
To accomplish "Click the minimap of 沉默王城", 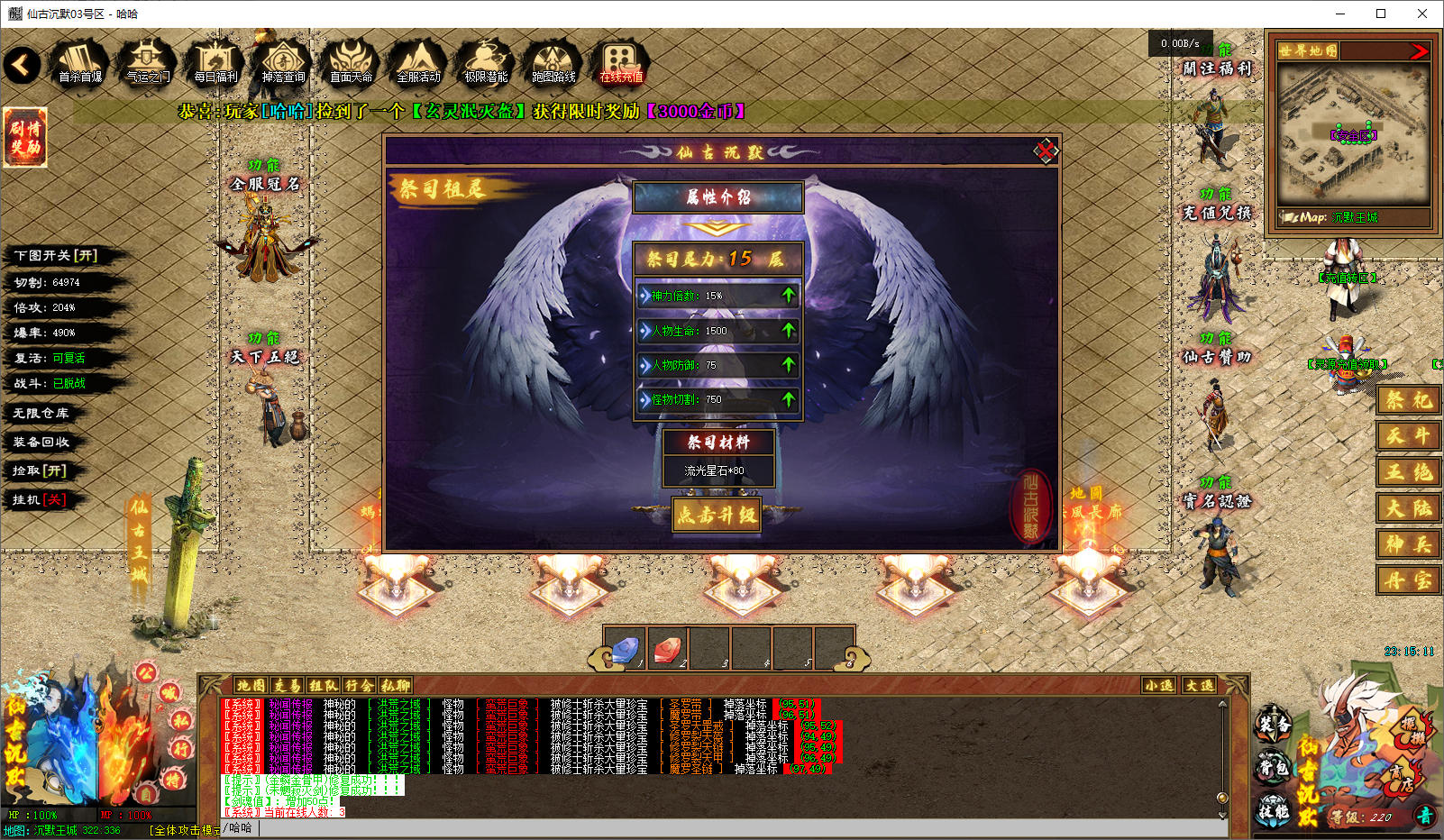I will [x=1353, y=135].
